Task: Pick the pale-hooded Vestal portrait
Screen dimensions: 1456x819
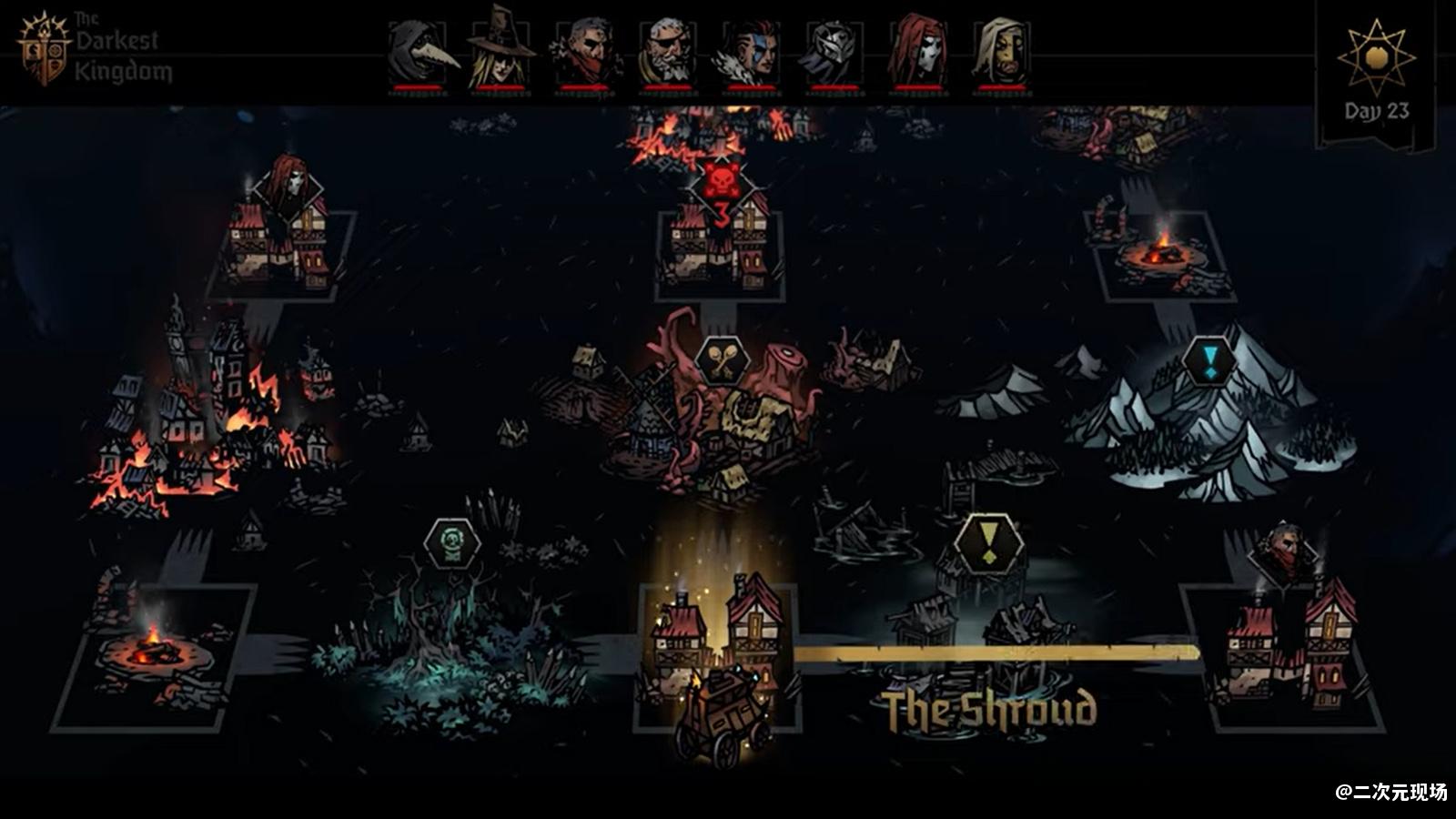Action: (x=1001, y=53)
